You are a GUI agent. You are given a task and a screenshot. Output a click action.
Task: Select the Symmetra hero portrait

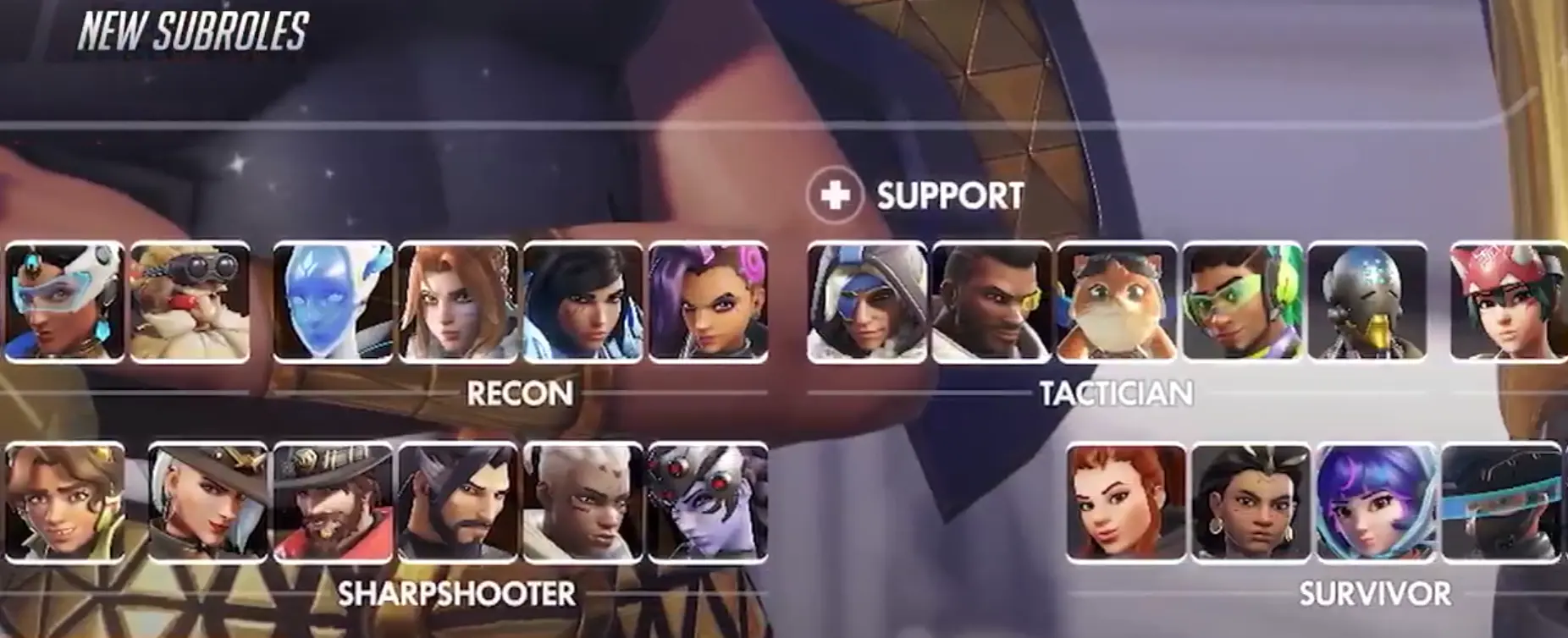pyautogui.click(x=63, y=302)
